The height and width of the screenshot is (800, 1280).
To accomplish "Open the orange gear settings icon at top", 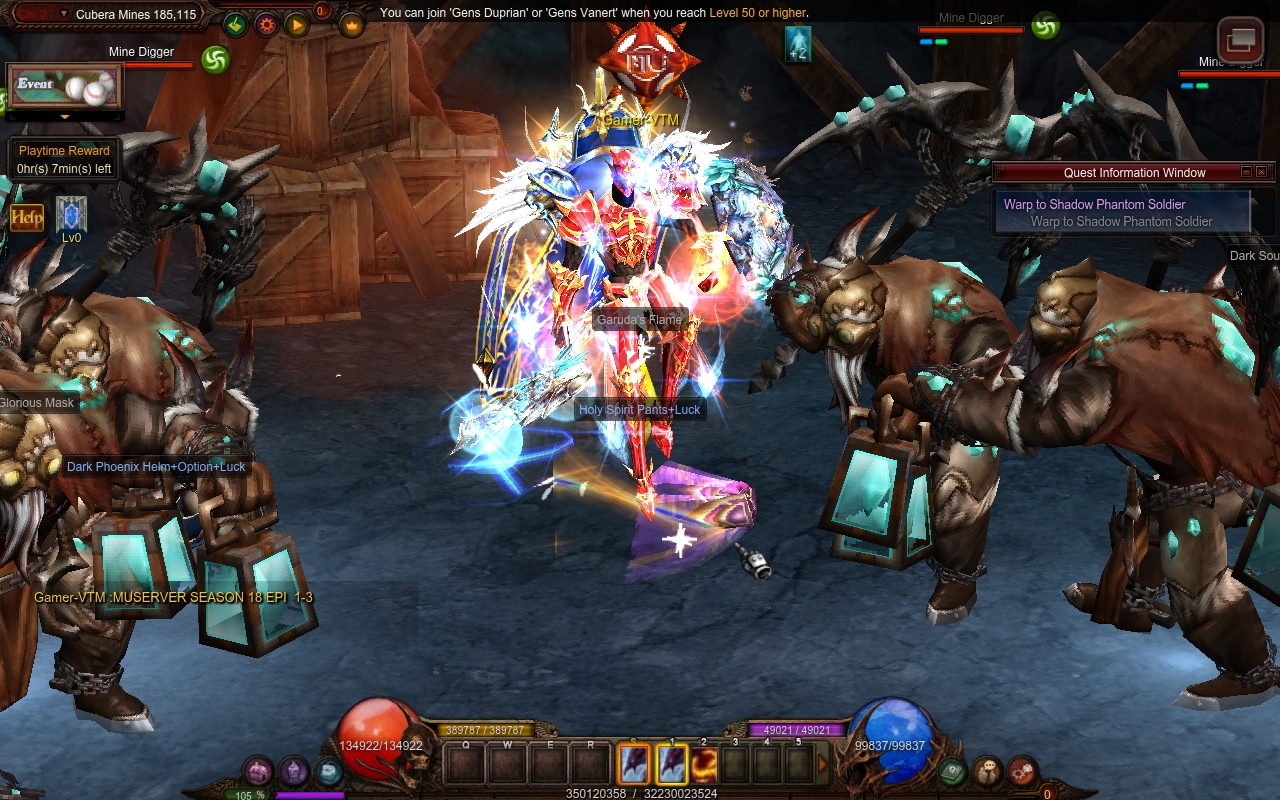I will click(266, 25).
